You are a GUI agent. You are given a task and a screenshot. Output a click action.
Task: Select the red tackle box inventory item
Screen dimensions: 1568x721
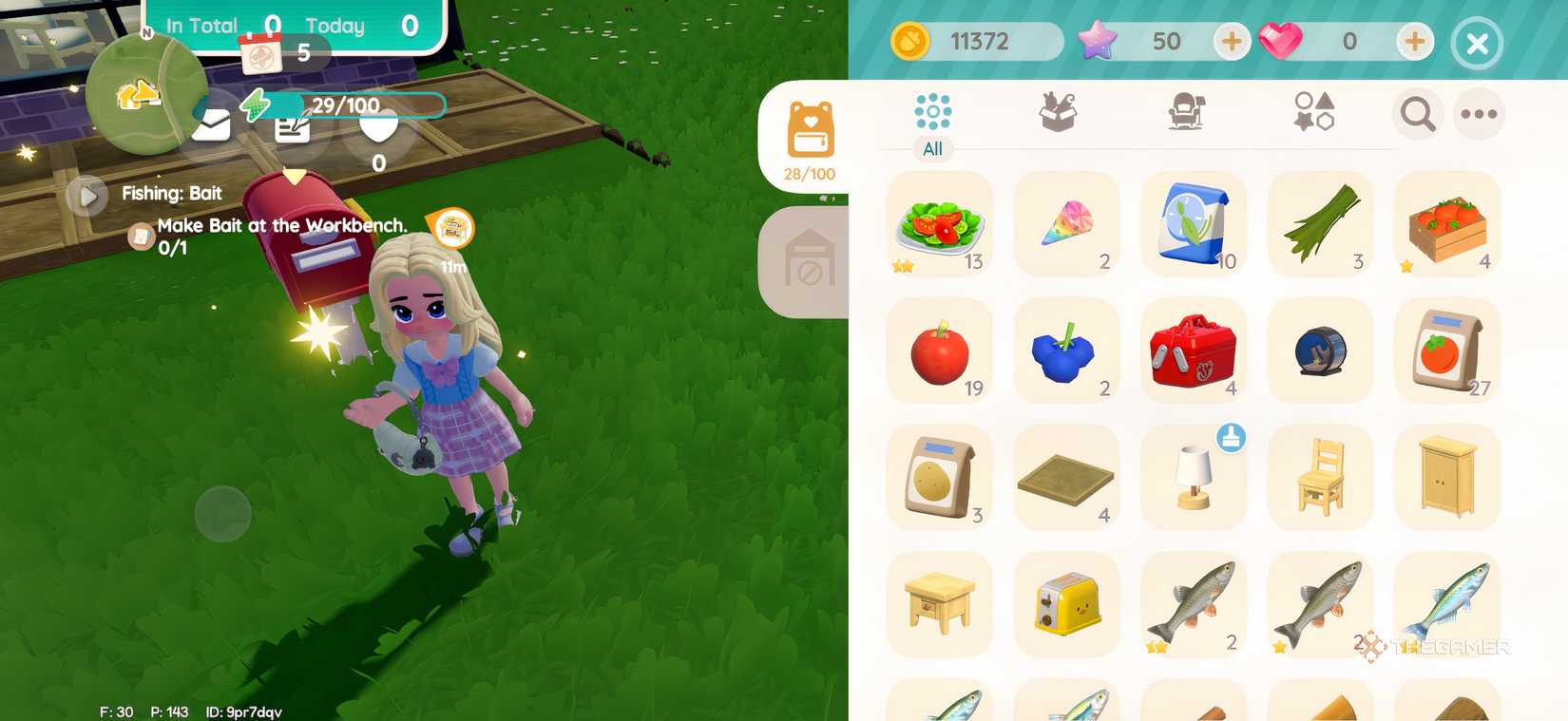(x=1193, y=350)
